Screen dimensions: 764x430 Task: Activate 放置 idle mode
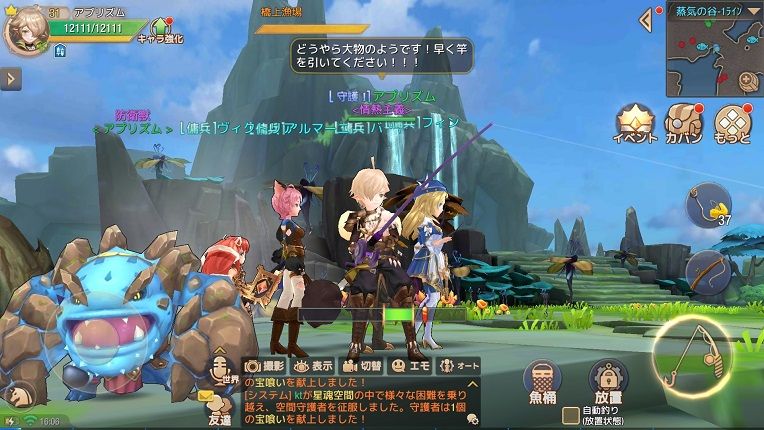tap(606, 381)
